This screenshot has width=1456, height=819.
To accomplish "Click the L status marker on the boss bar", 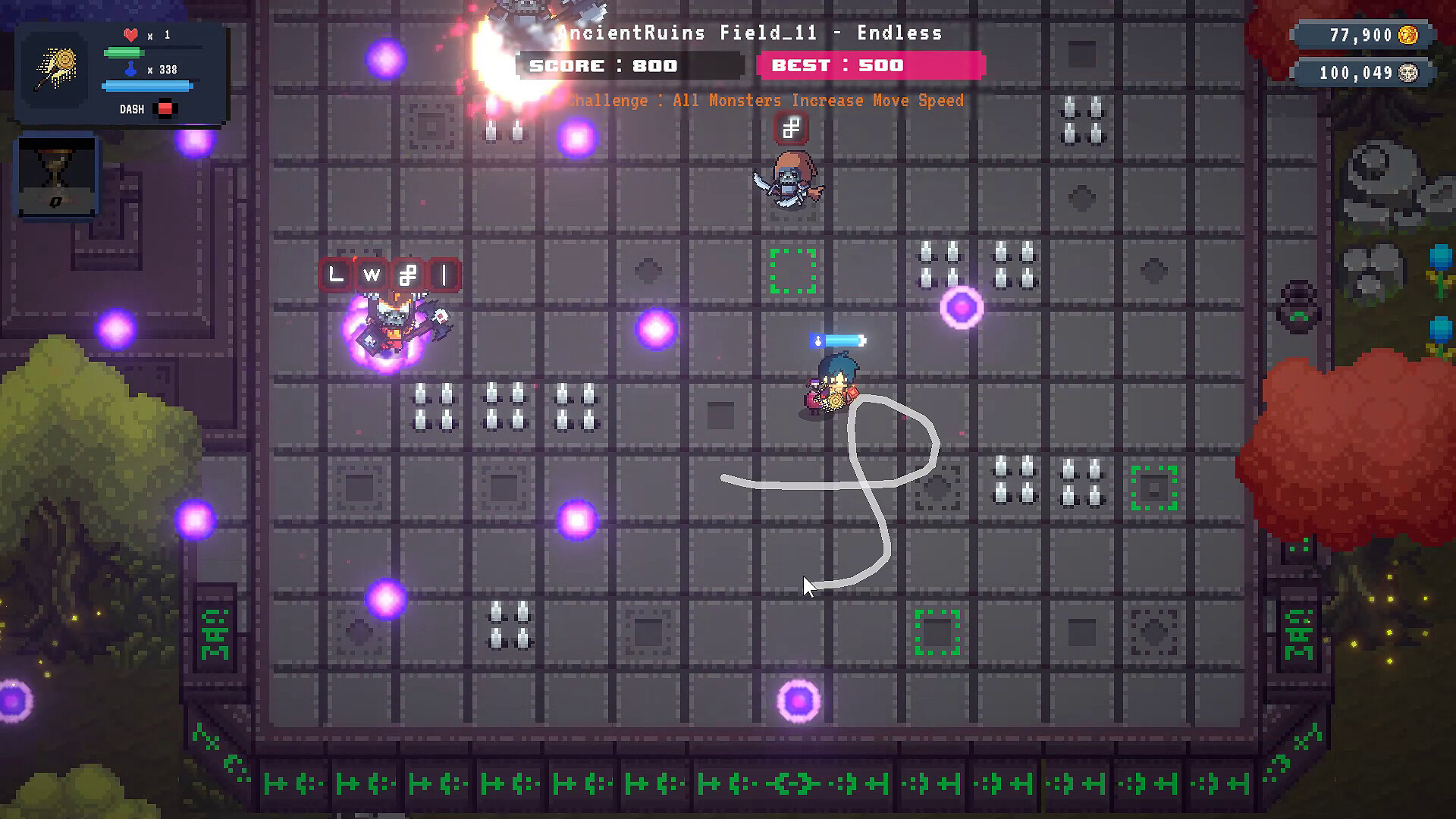I will tap(334, 275).
